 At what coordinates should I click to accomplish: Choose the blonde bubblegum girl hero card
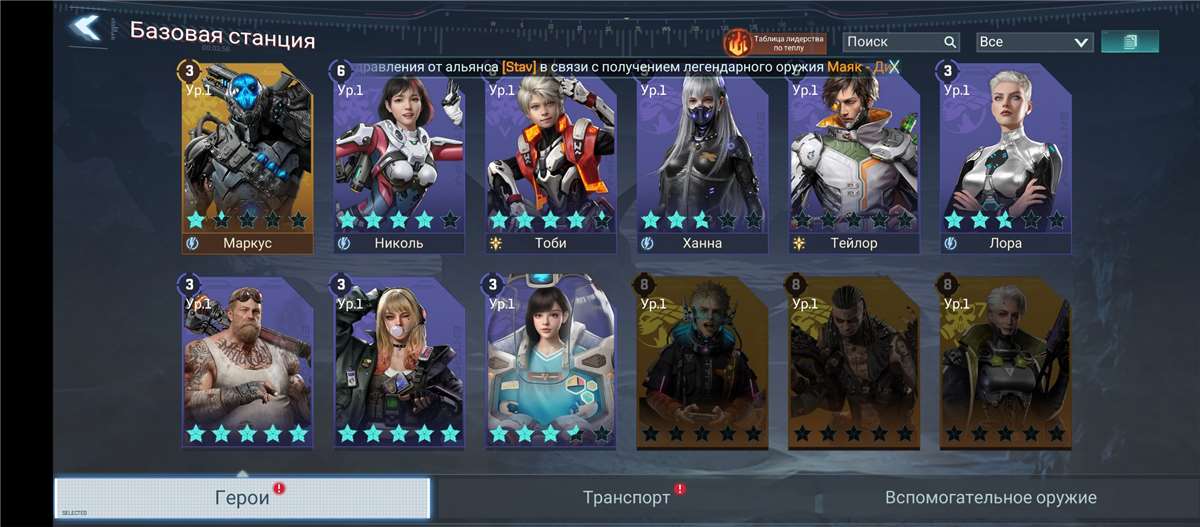(399, 362)
